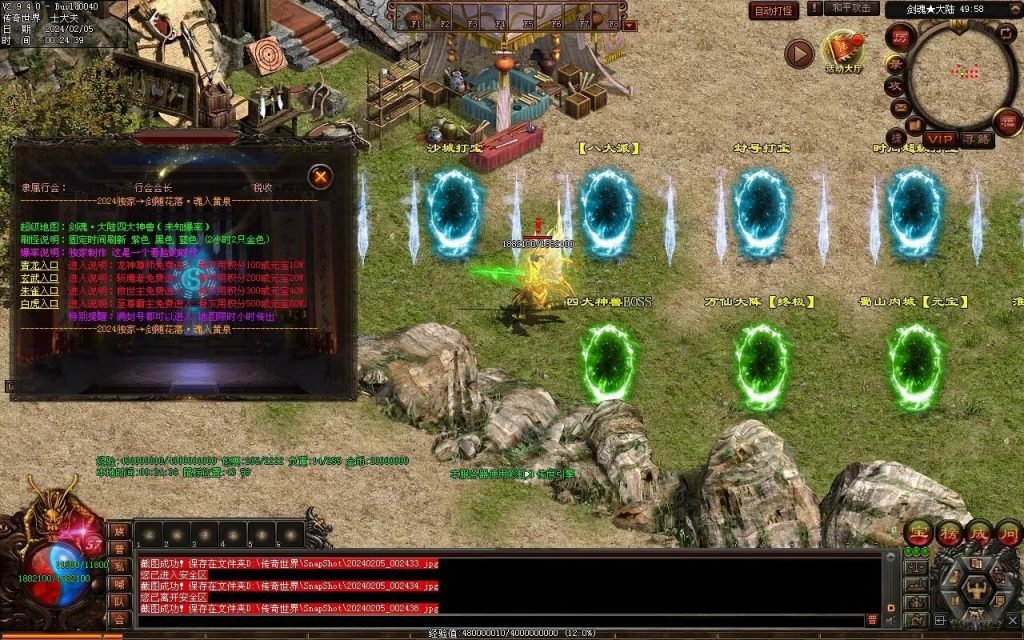1024x640 pixels.
Task: Activate the 寻路 pathfinding button
Action: 977,139
